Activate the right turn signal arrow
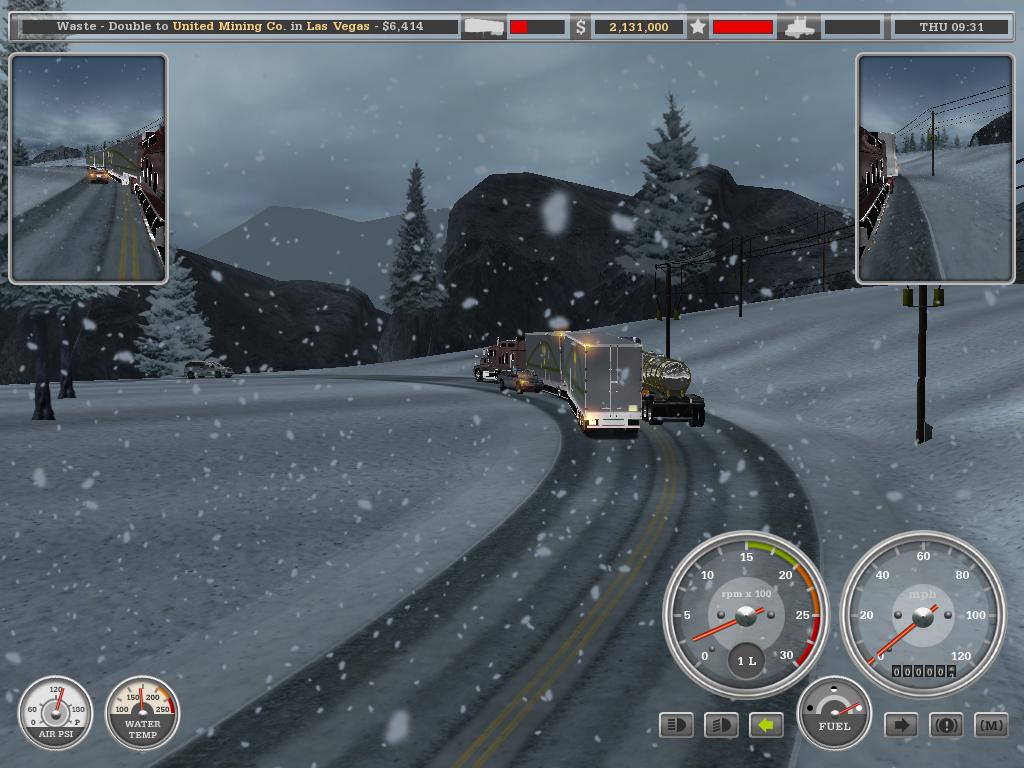Image resolution: width=1024 pixels, height=768 pixels. [x=901, y=725]
